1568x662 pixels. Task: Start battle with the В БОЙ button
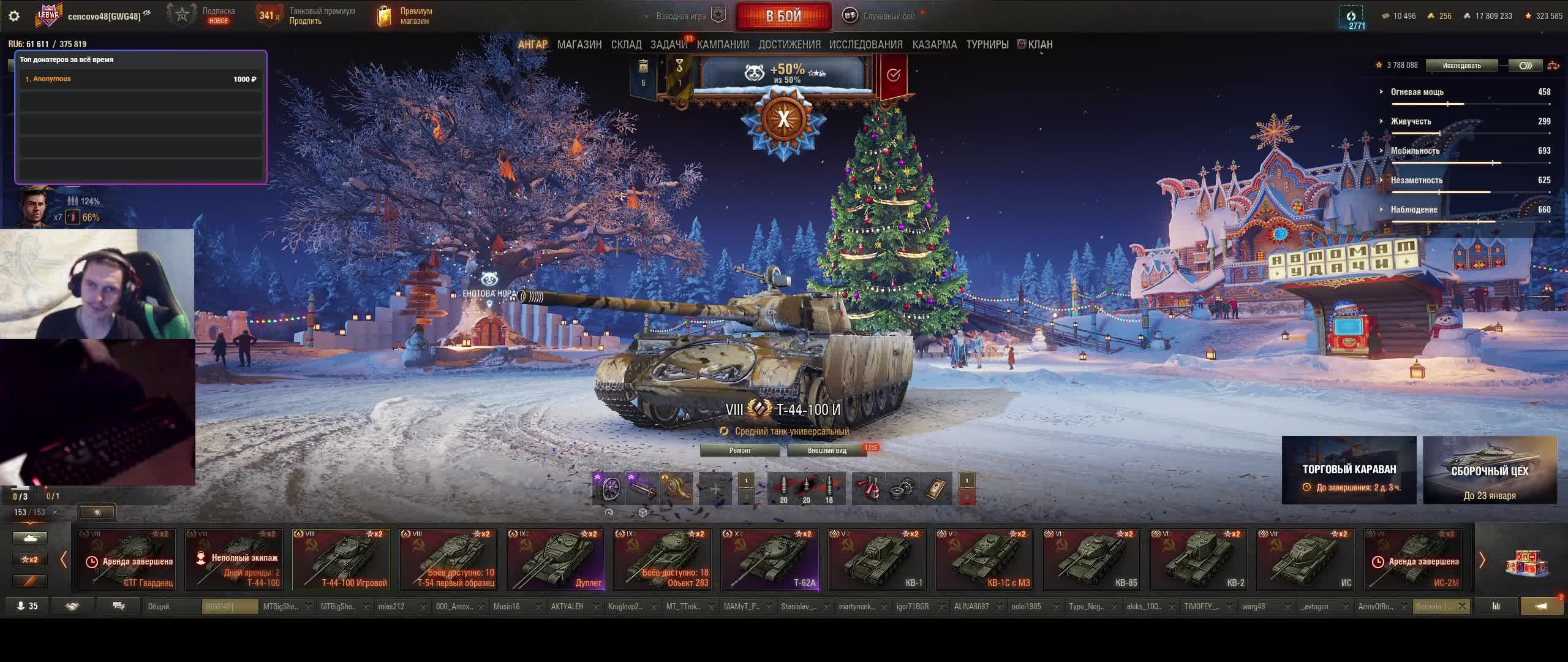point(783,17)
